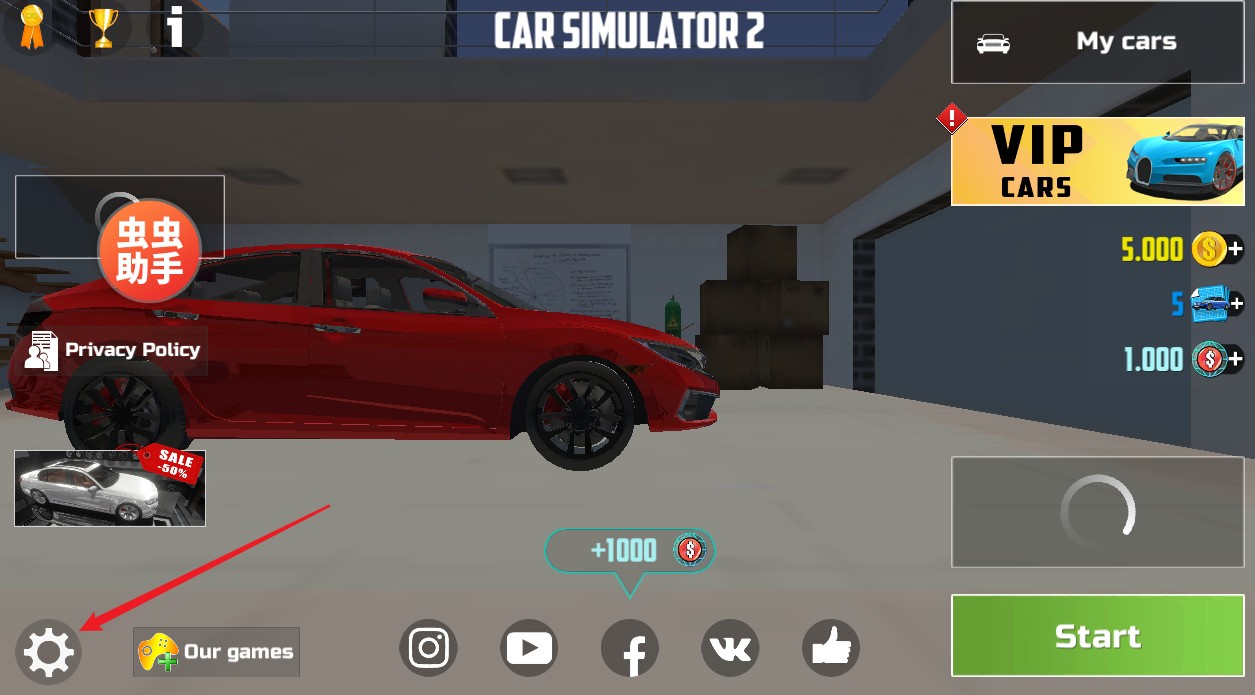Tap the orange 虫虫助手 overlay badge
1255x695 pixels.
tap(149, 249)
